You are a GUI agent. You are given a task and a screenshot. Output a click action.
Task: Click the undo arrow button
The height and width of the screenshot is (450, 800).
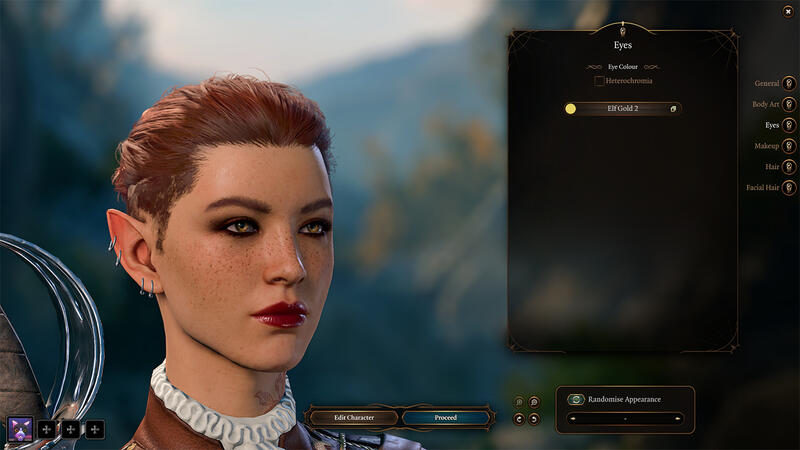point(519,418)
